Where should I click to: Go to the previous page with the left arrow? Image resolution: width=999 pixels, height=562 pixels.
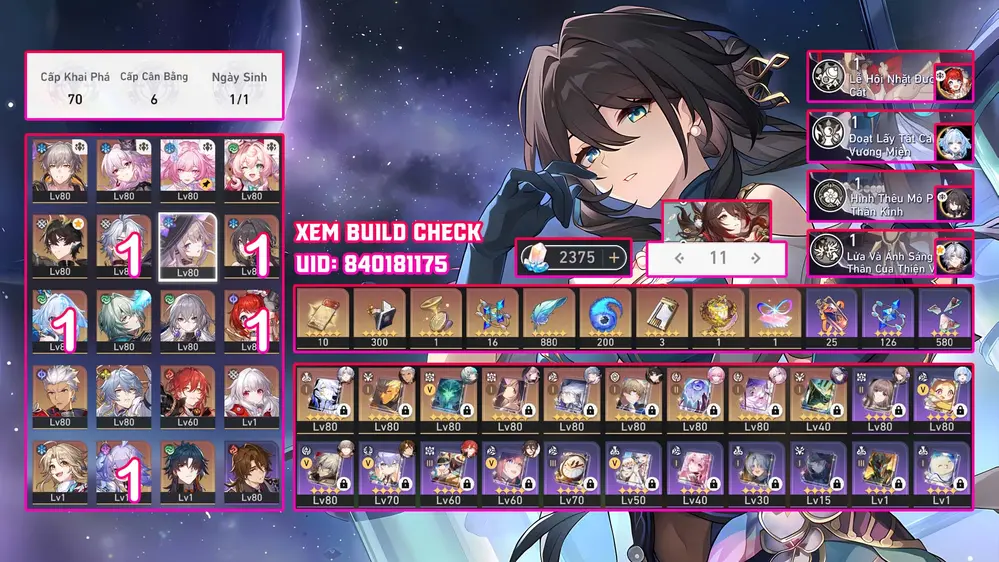coord(680,258)
